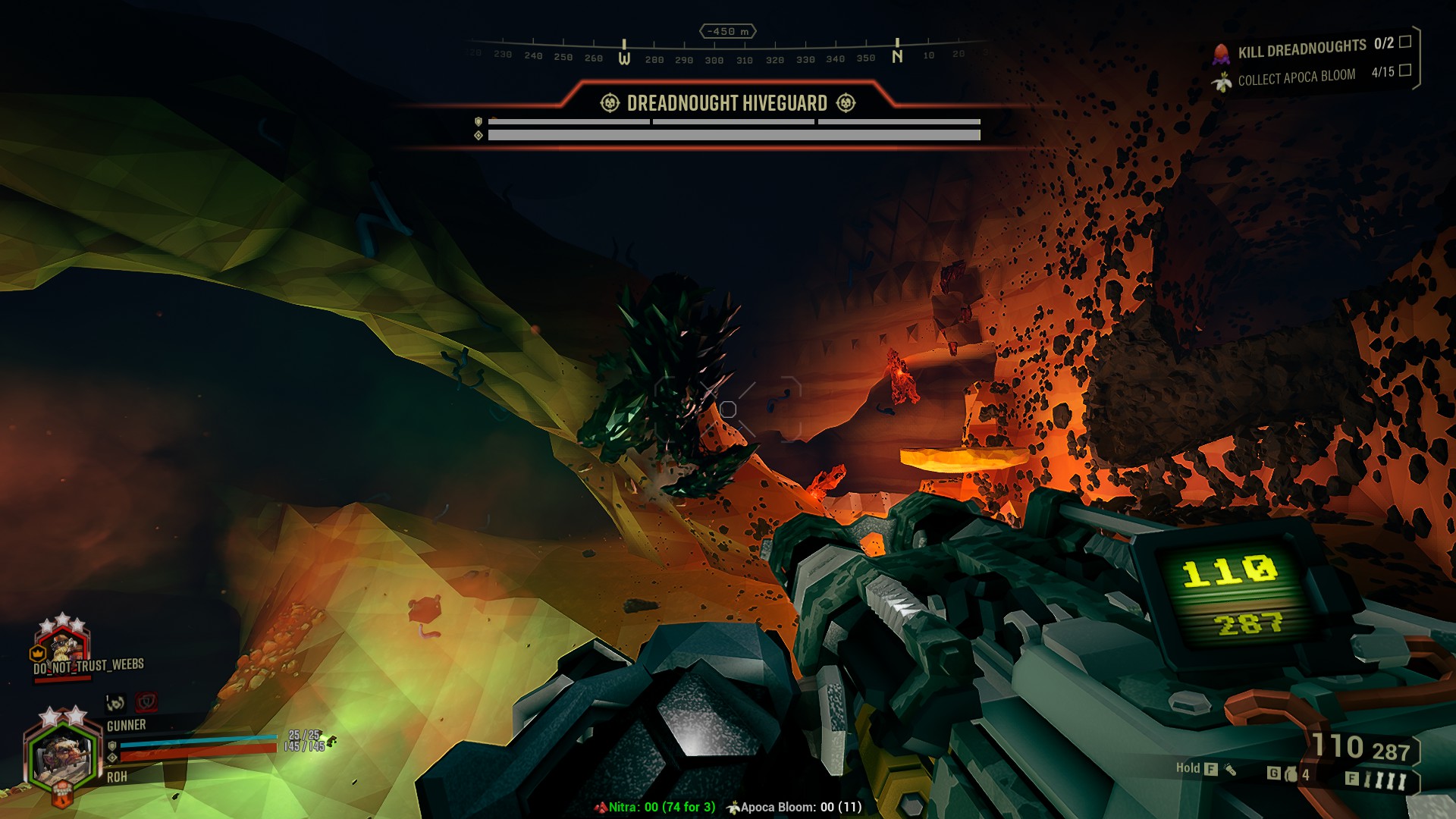Screen dimensions: 1456x819
Task: Click the Gunner class portrait
Action: coord(62,755)
